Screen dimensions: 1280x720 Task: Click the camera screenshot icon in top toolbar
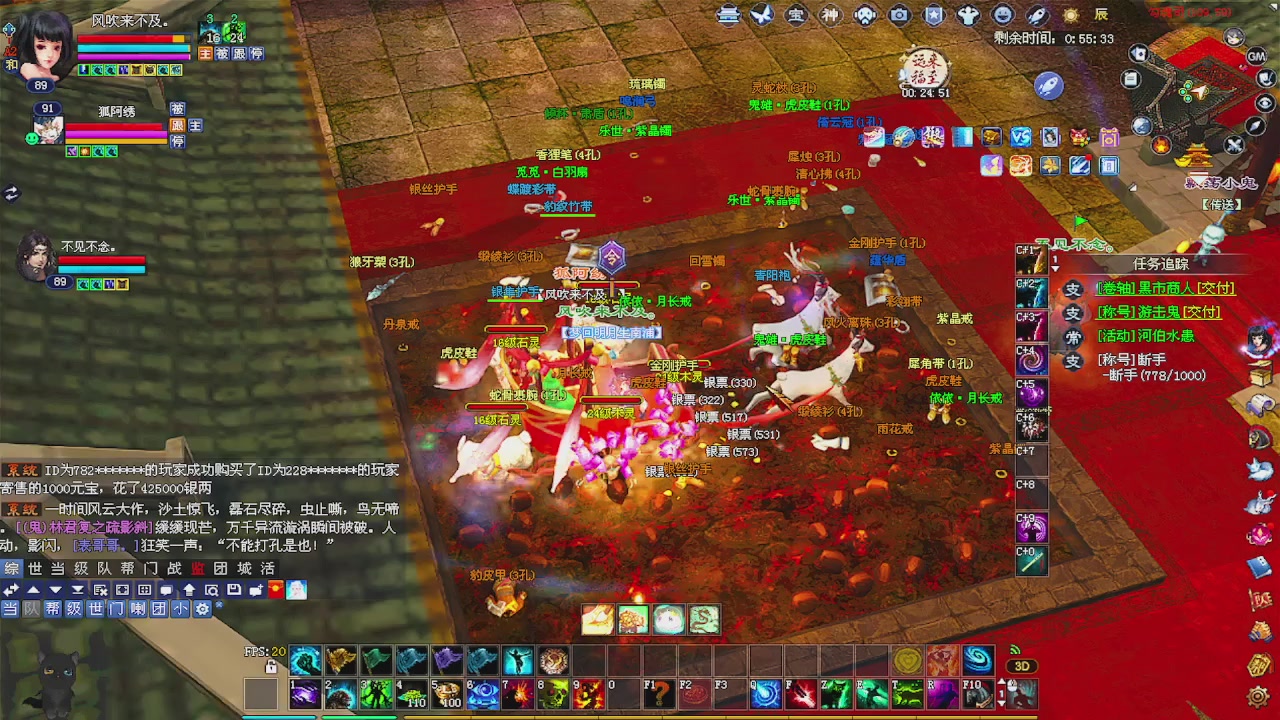pyautogui.click(x=898, y=15)
